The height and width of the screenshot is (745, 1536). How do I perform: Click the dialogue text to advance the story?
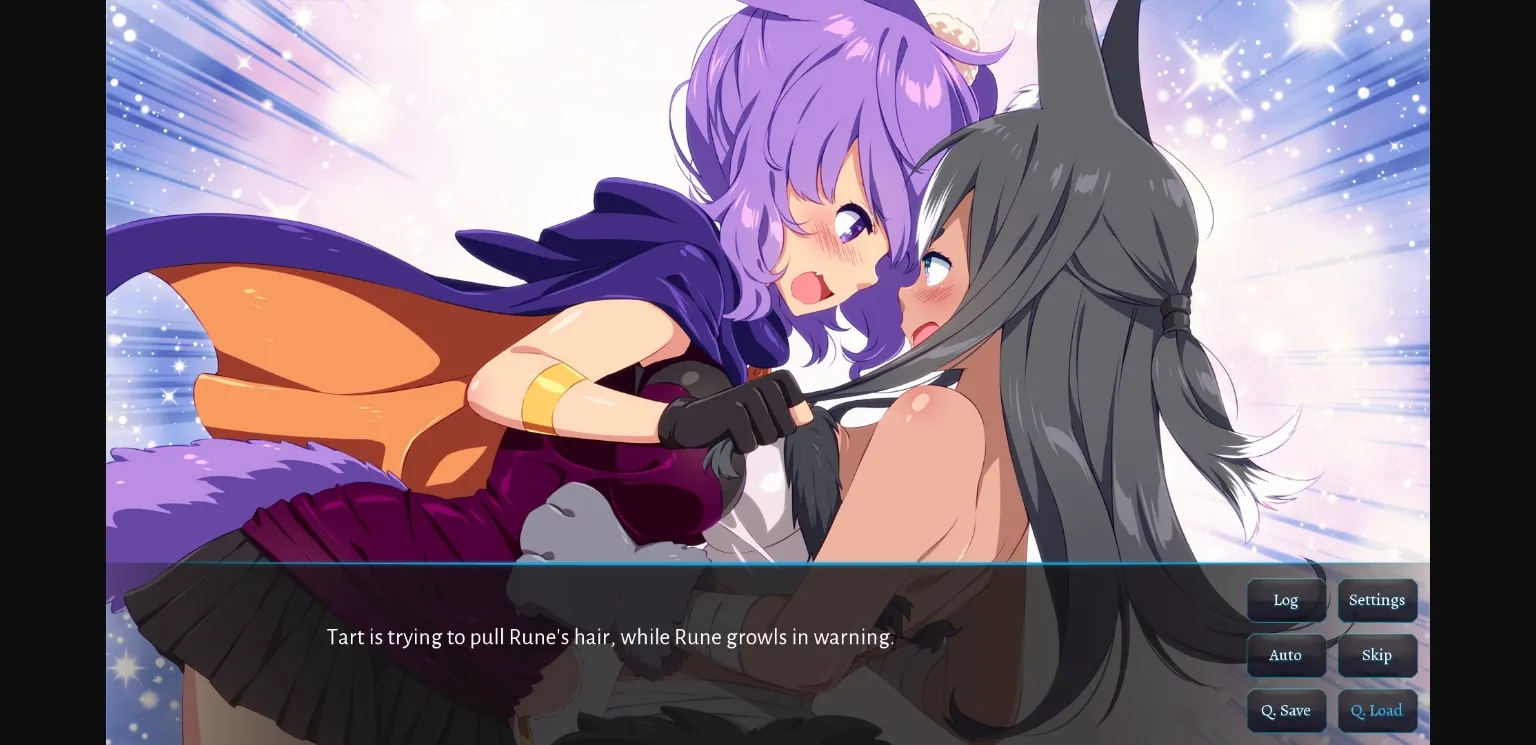(x=610, y=637)
